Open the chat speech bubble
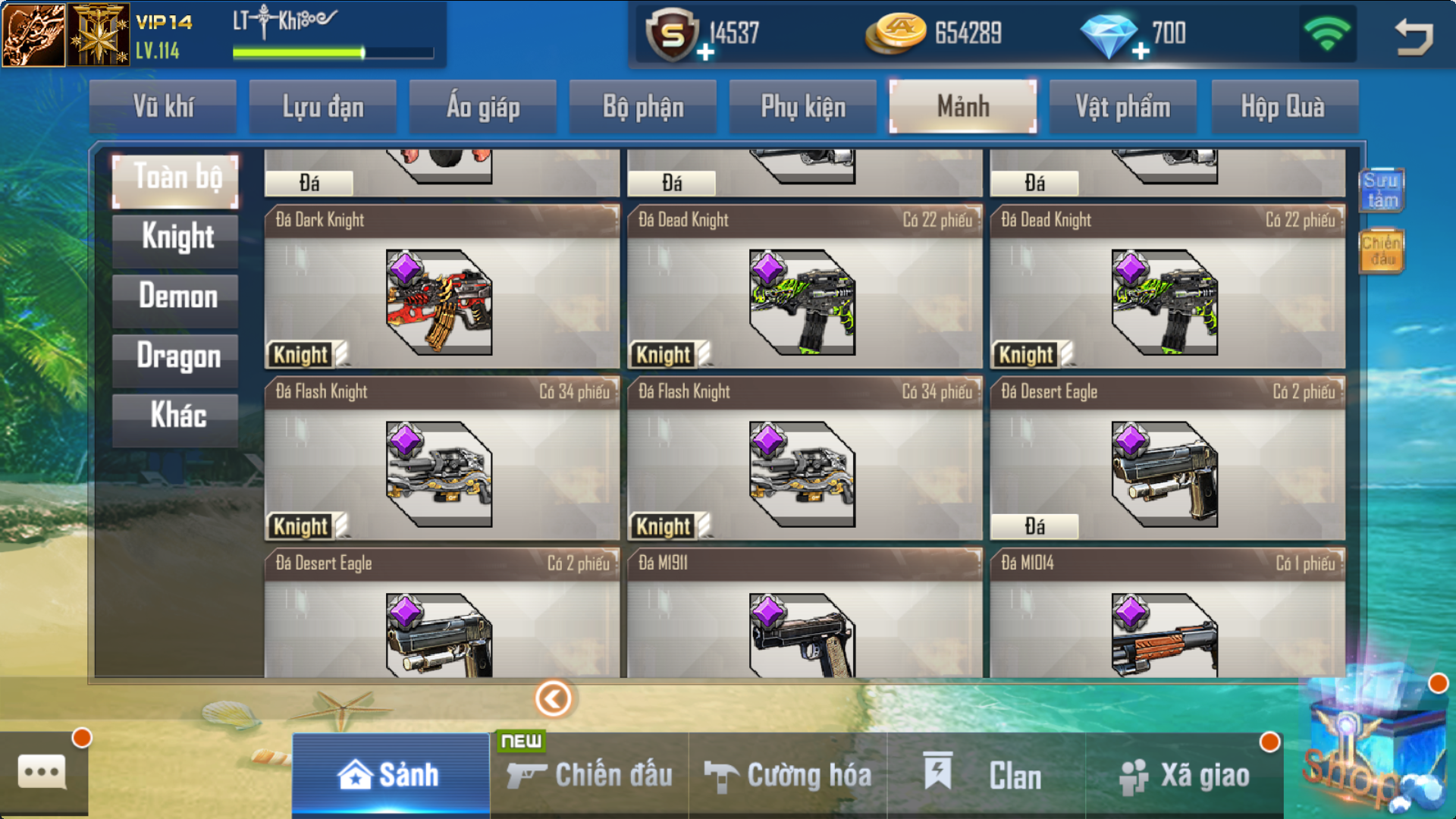This screenshot has width=1456, height=819. click(x=42, y=773)
